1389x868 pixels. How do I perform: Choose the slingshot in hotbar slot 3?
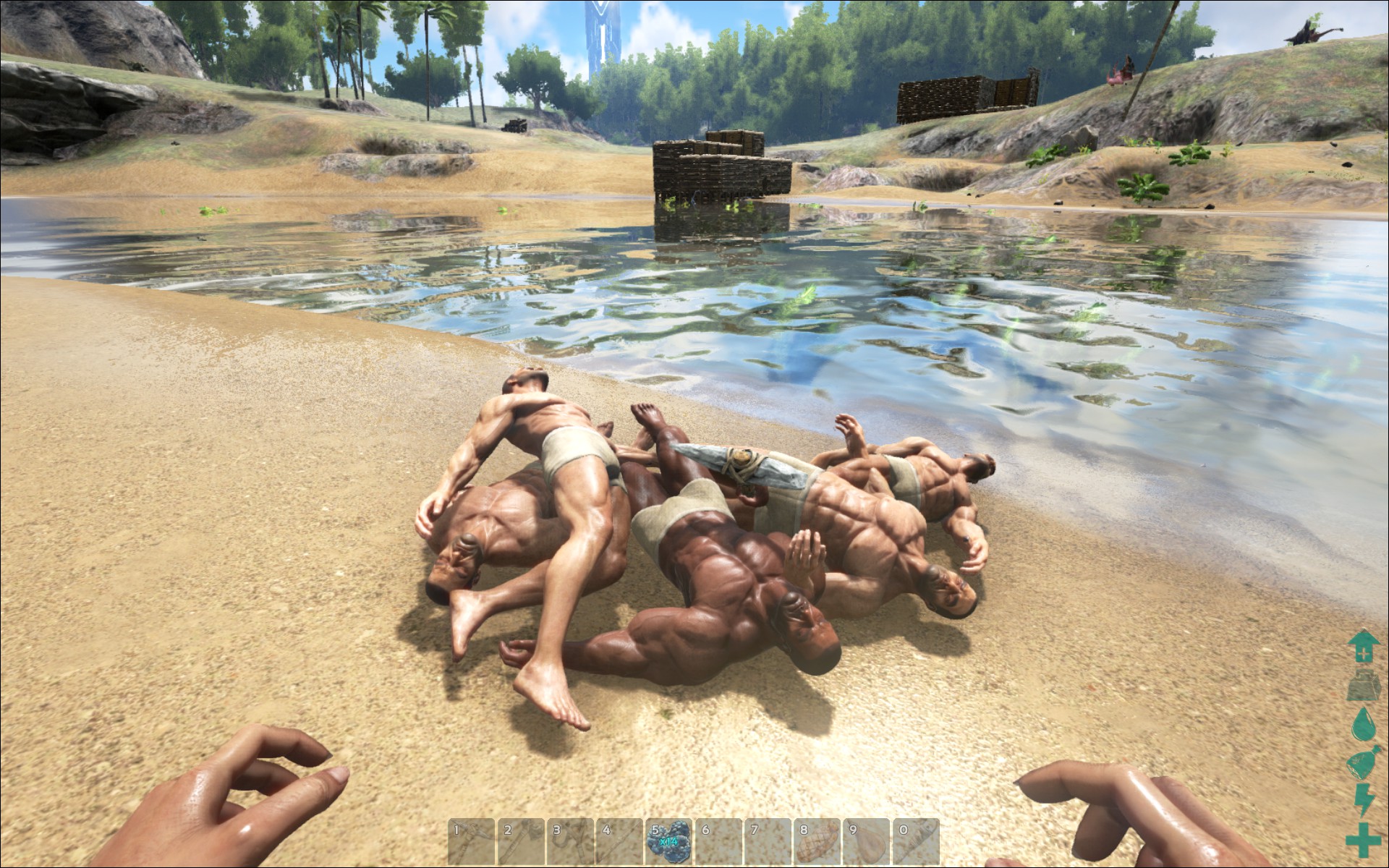[x=570, y=842]
